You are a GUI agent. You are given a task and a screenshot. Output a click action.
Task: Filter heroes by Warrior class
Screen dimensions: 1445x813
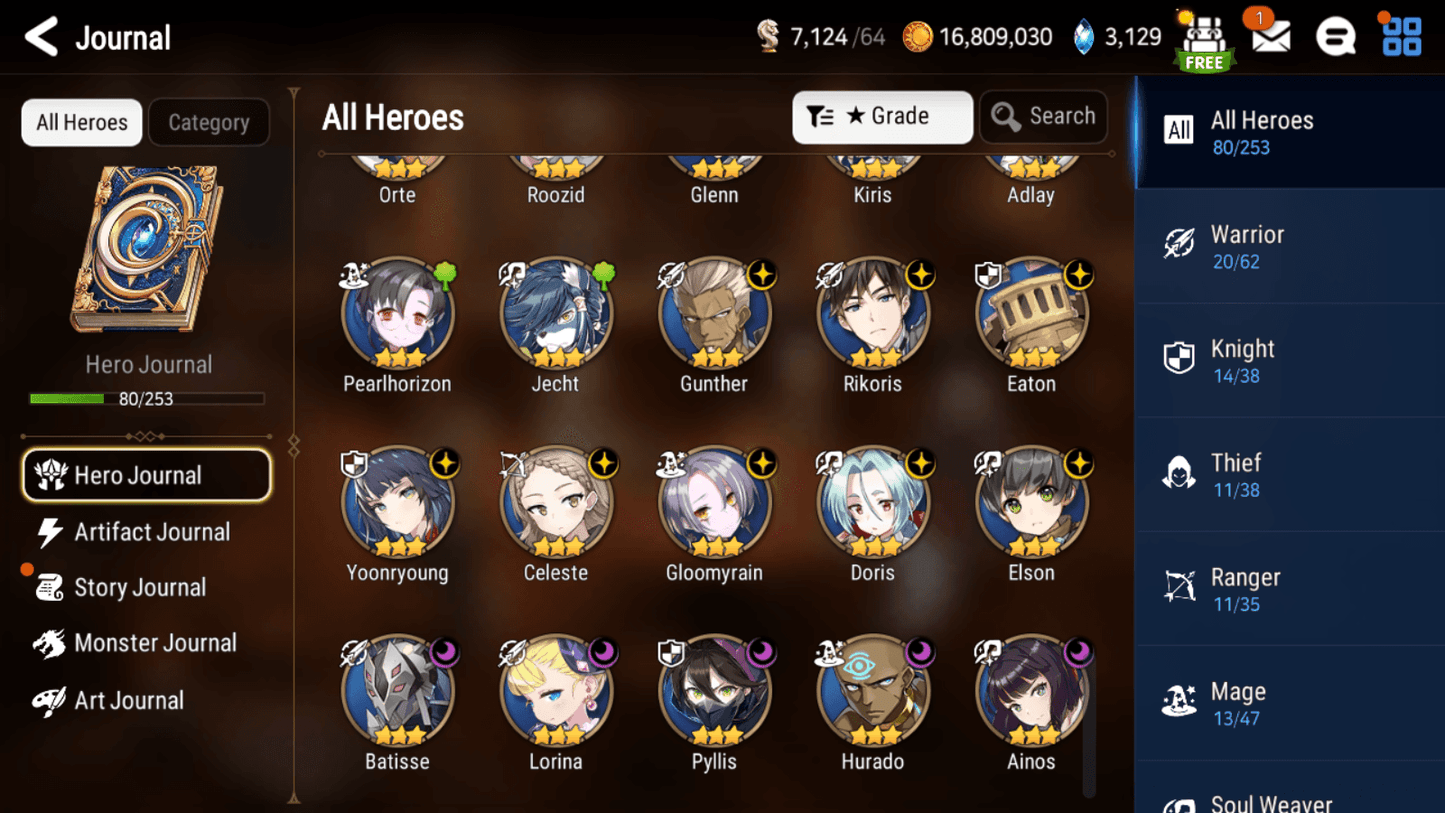(1289, 247)
